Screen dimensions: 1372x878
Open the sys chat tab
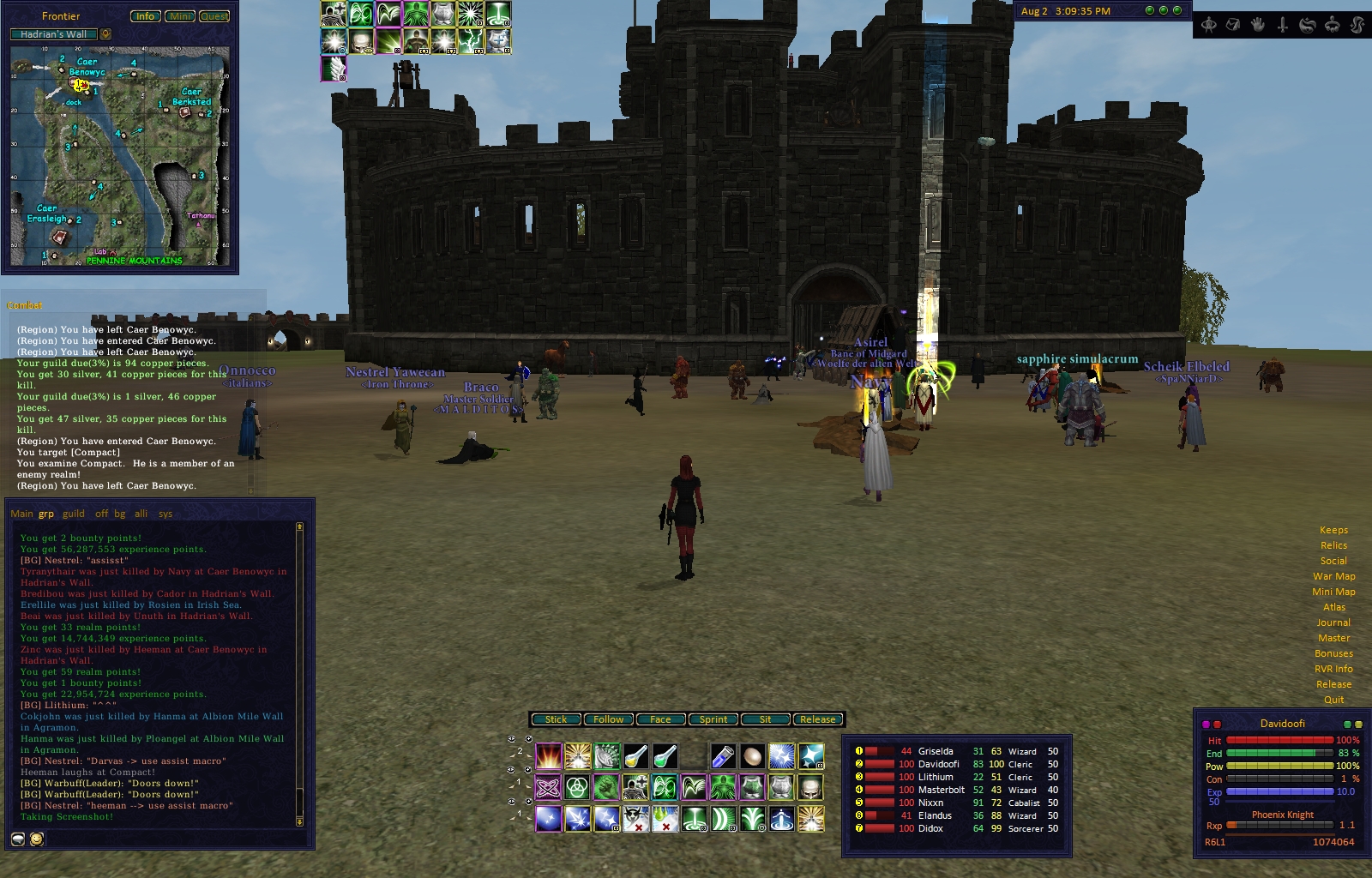pyautogui.click(x=165, y=514)
